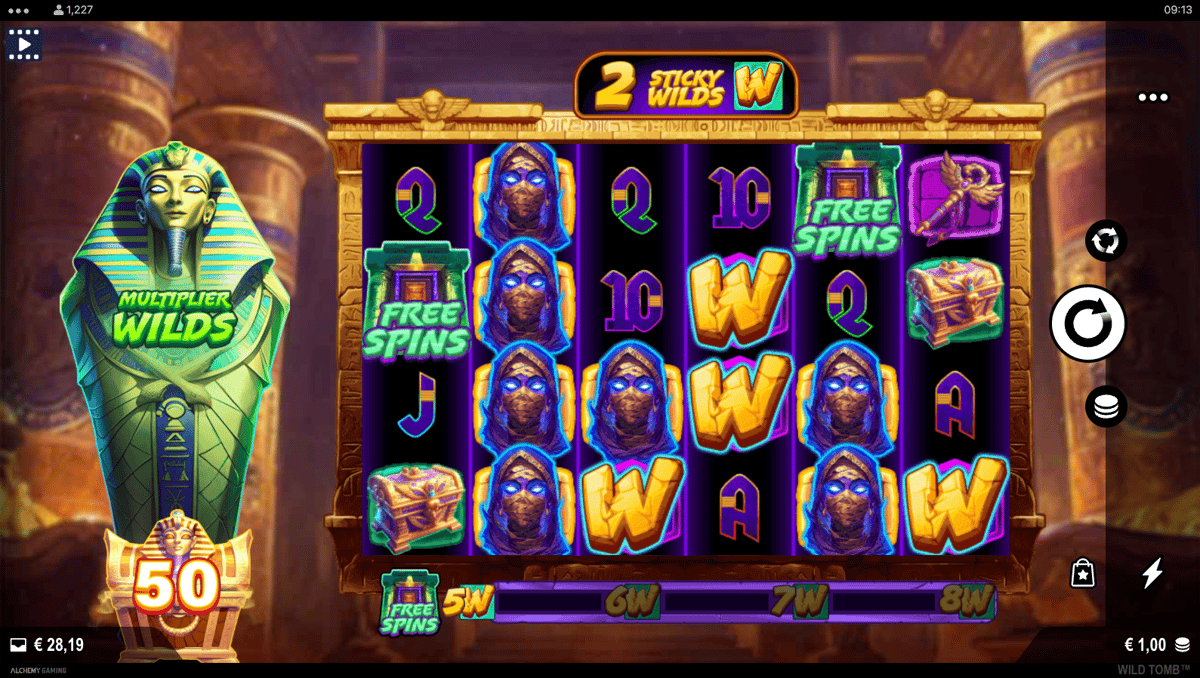Open the feature buy shopping bag
The image size is (1200, 678).
point(1082,573)
